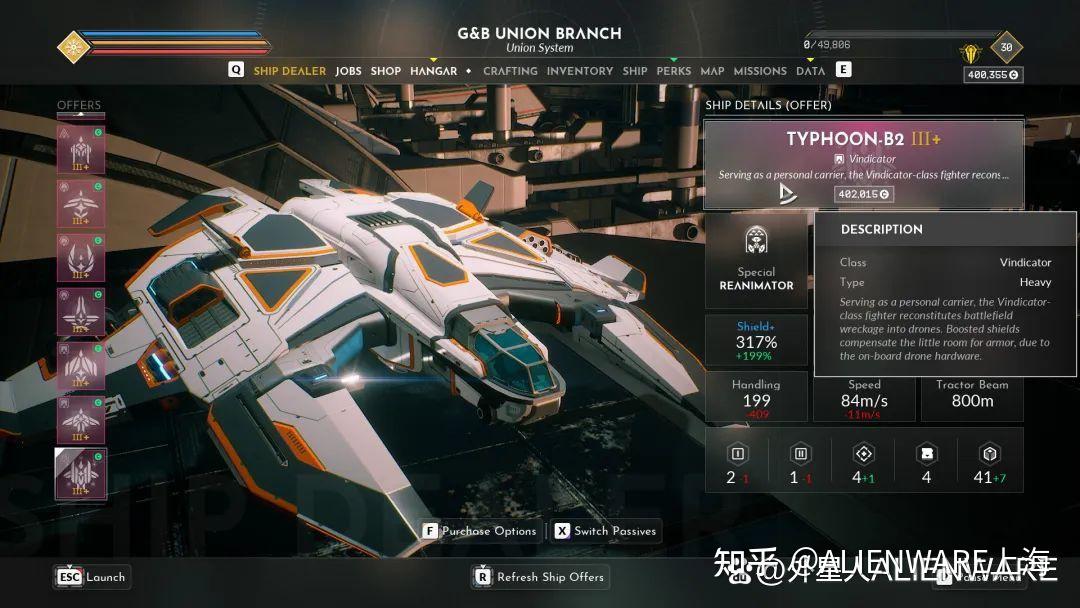The width and height of the screenshot is (1080, 608).
Task: Click the Tractor Beam 800m stat
Action: point(972,396)
